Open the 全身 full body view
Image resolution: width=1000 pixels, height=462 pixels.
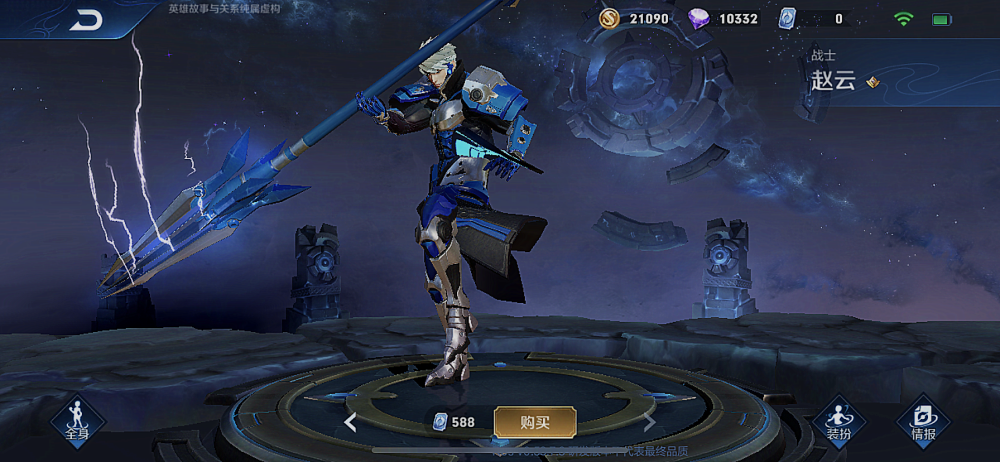click(x=77, y=421)
